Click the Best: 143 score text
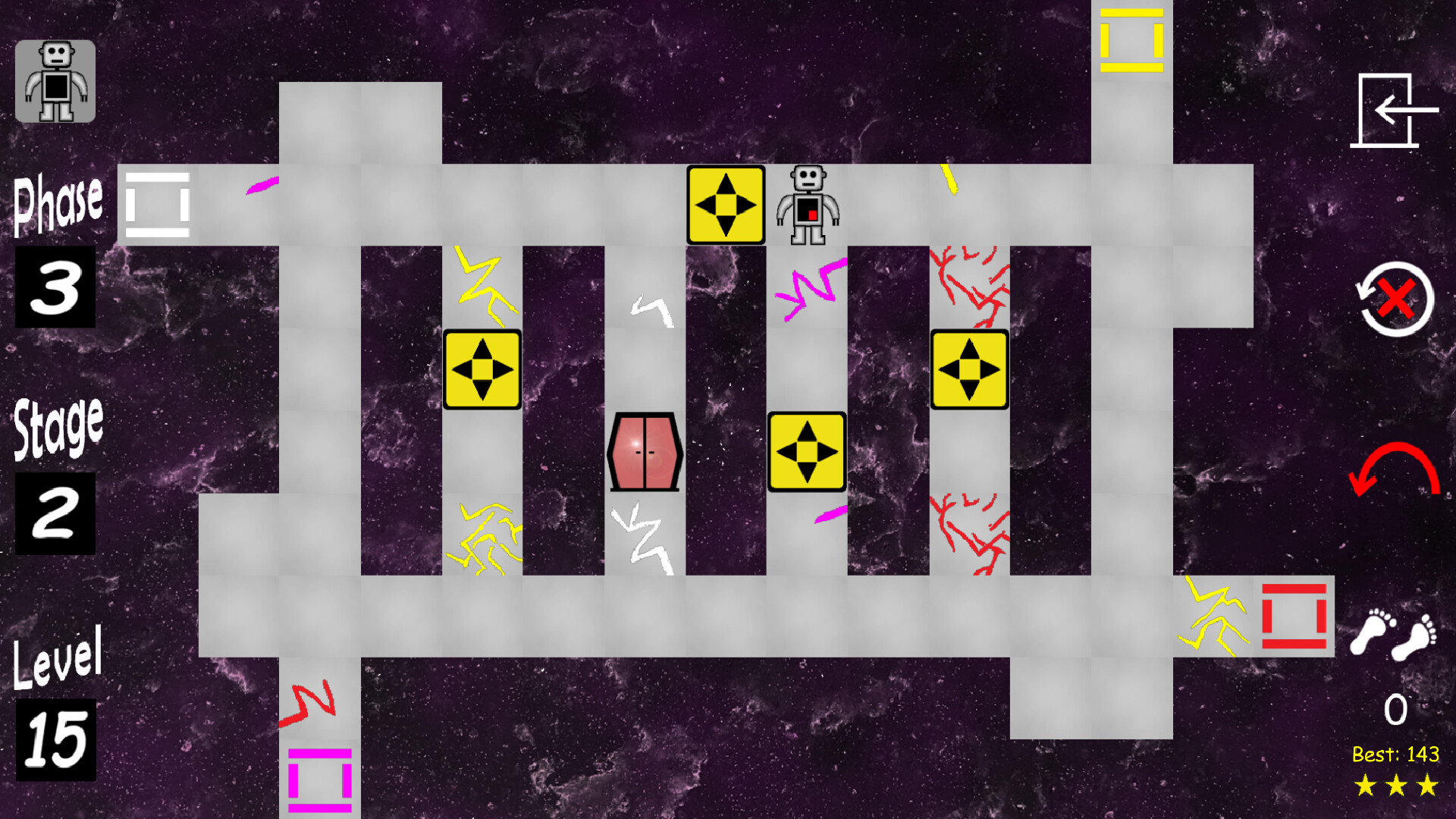The image size is (1456, 819). pos(1398,755)
